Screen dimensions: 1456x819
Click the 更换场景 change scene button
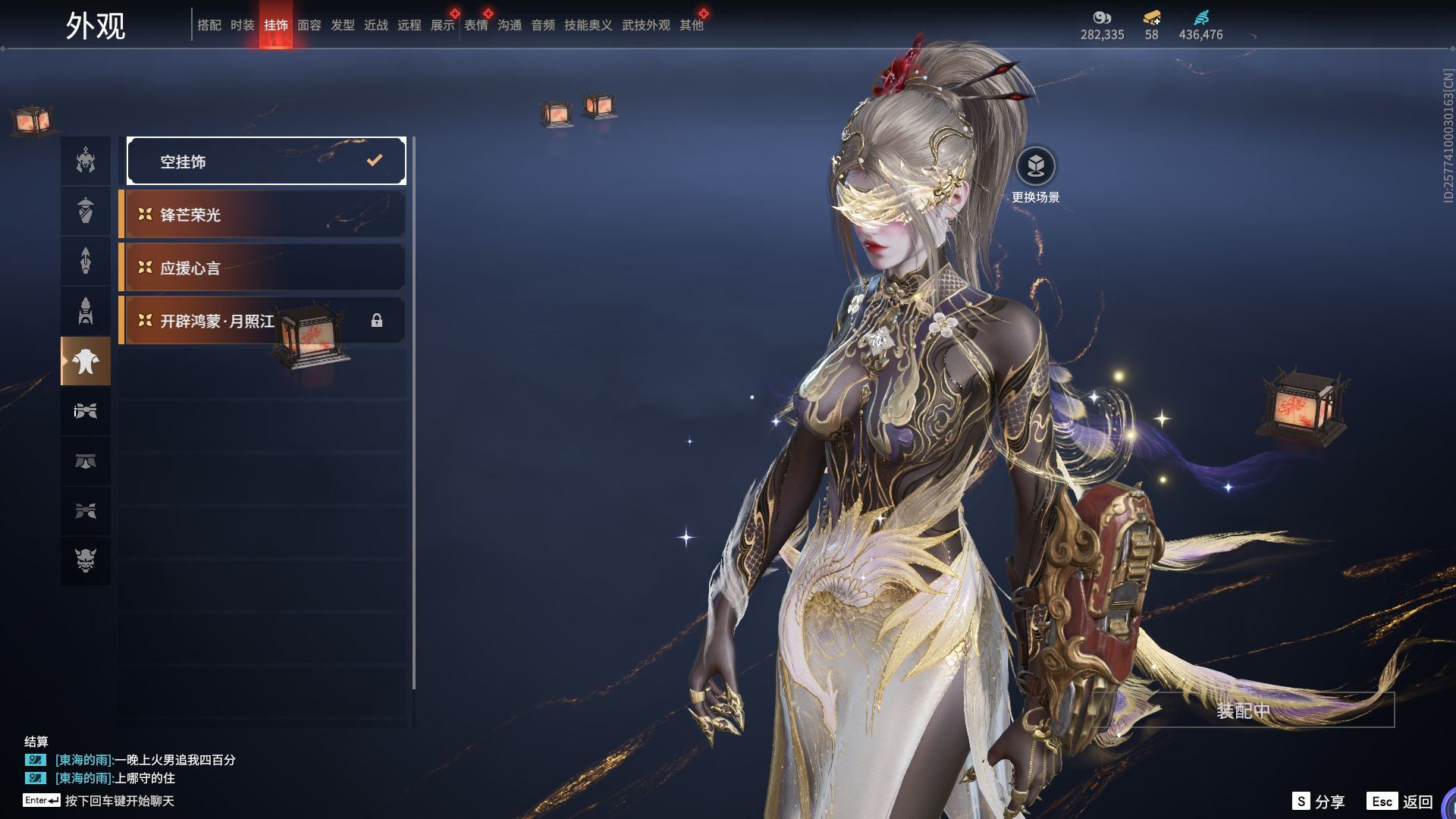[1035, 167]
